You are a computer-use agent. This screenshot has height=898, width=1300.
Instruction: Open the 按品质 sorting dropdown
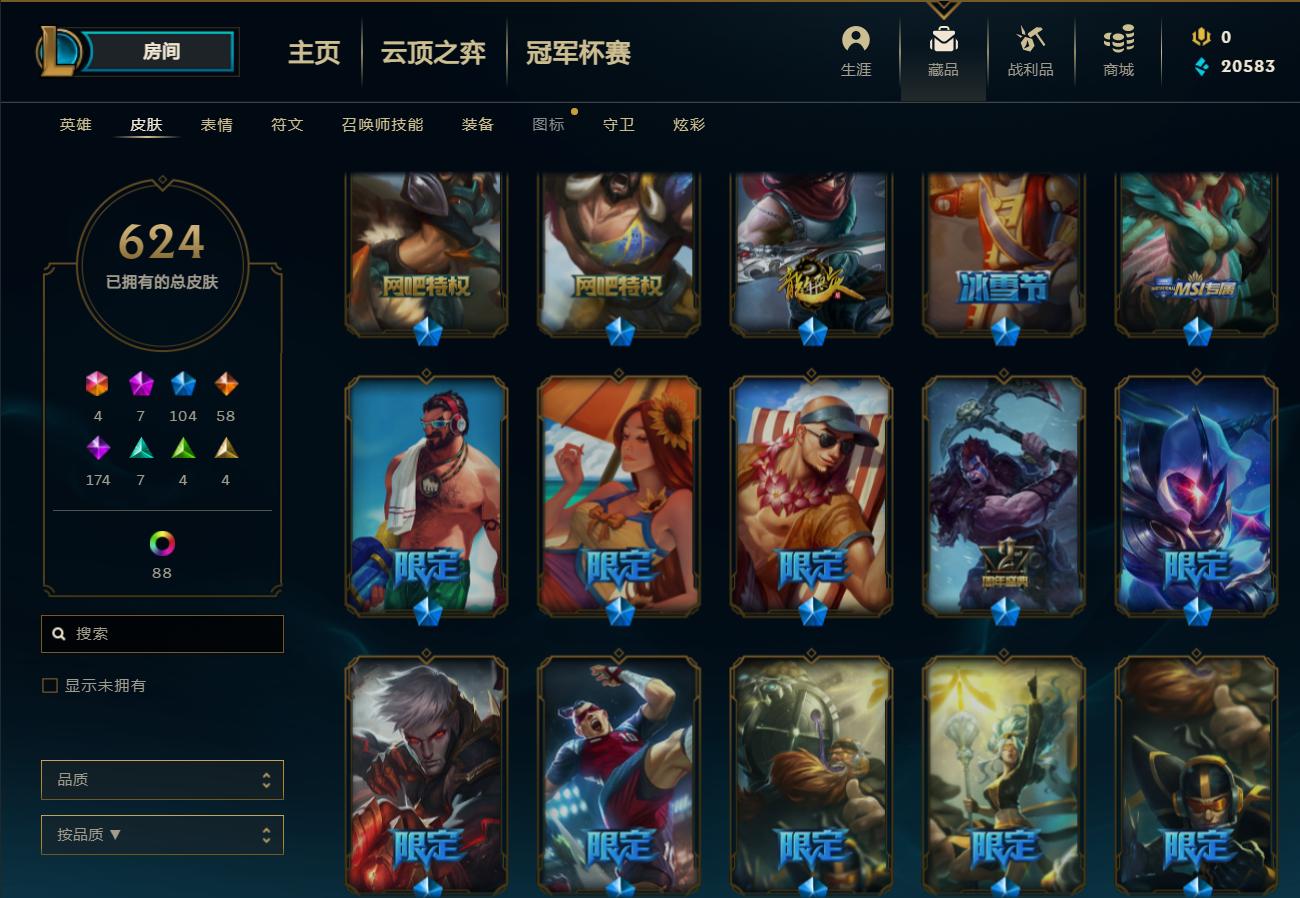pos(162,834)
